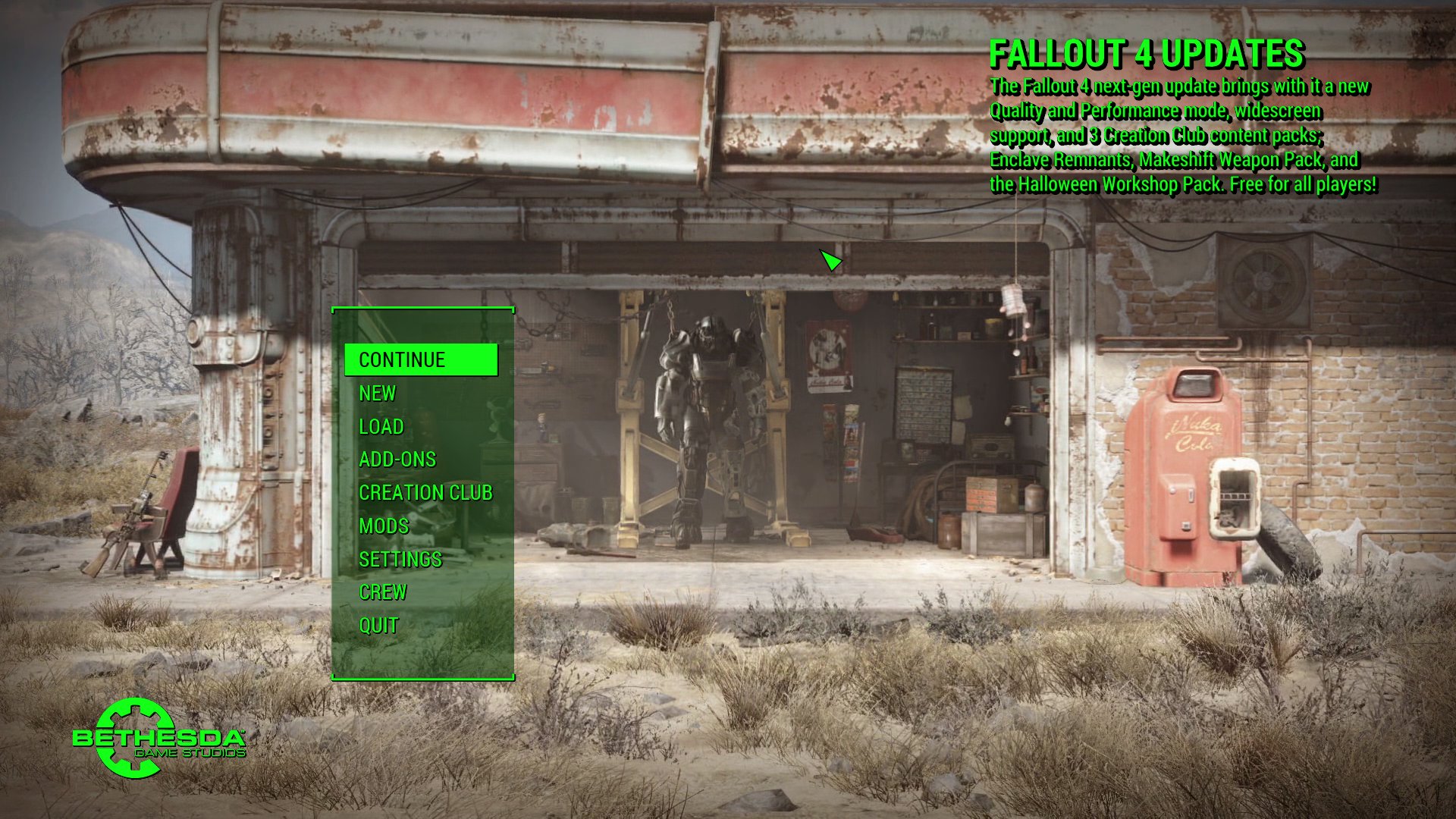Screen dimensions: 1456x819
Task: Open the CREATION CLUB store
Action: (x=425, y=493)
